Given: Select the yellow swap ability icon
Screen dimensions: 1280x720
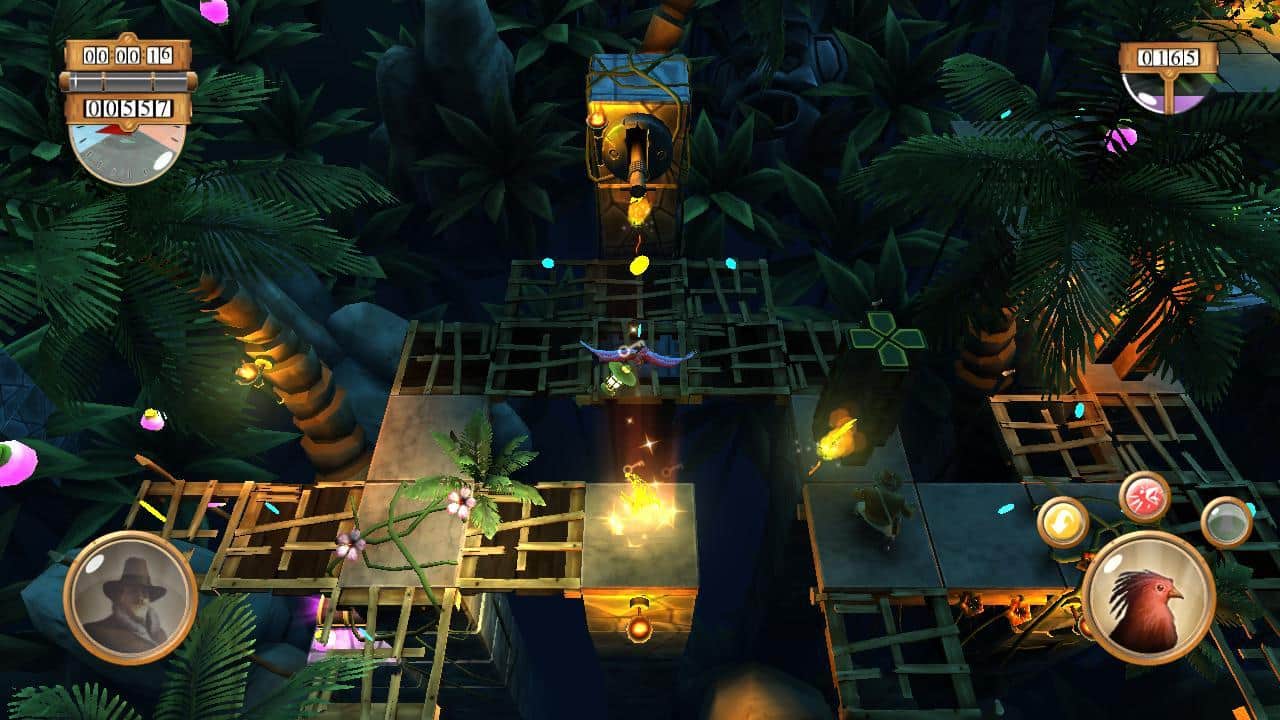Looking at the screenshot, I should pos(1064,521).
